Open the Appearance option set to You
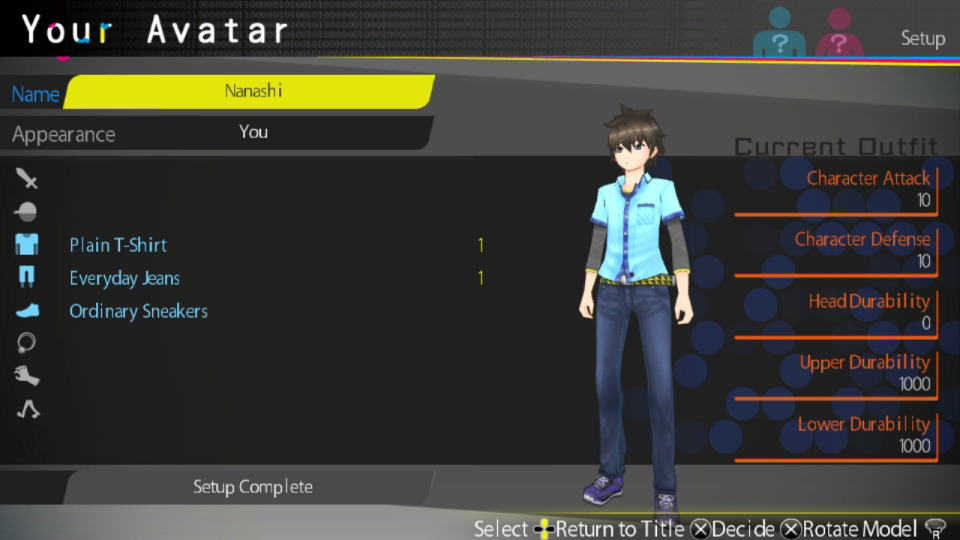This screenshot has width=960, height=540. tap(252, 132)
